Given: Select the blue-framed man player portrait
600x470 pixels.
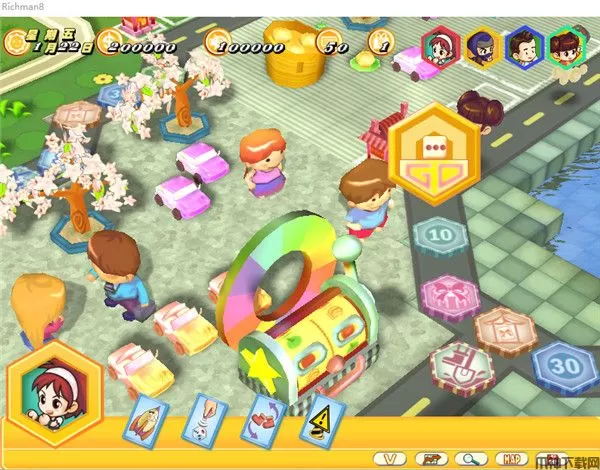Looking at the screenshot, I should click(523, 45).
